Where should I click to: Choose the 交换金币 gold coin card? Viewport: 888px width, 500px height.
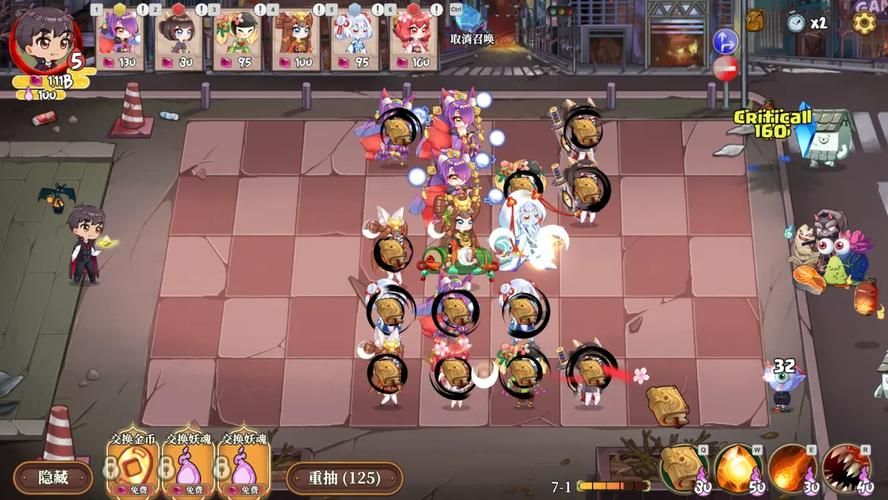pyautogui.click(x=133, y=462)
